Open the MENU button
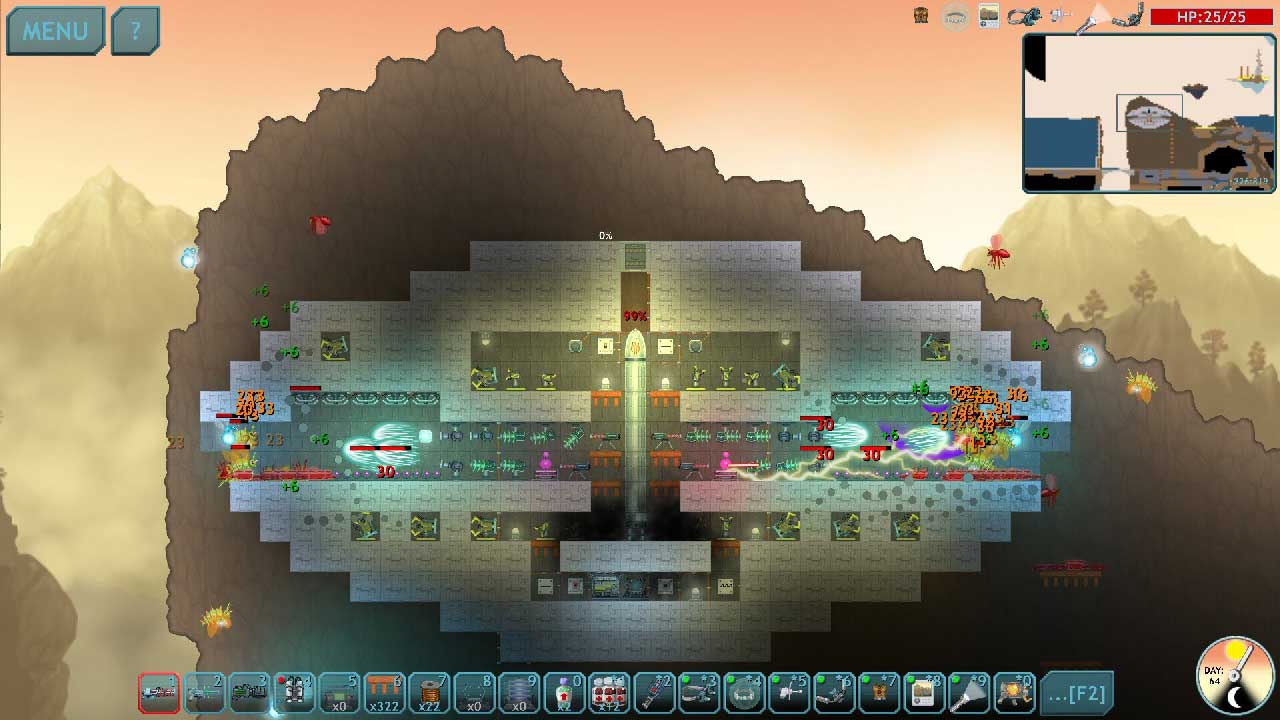Viewport: 1280px width, 720px height. [55, 31]
